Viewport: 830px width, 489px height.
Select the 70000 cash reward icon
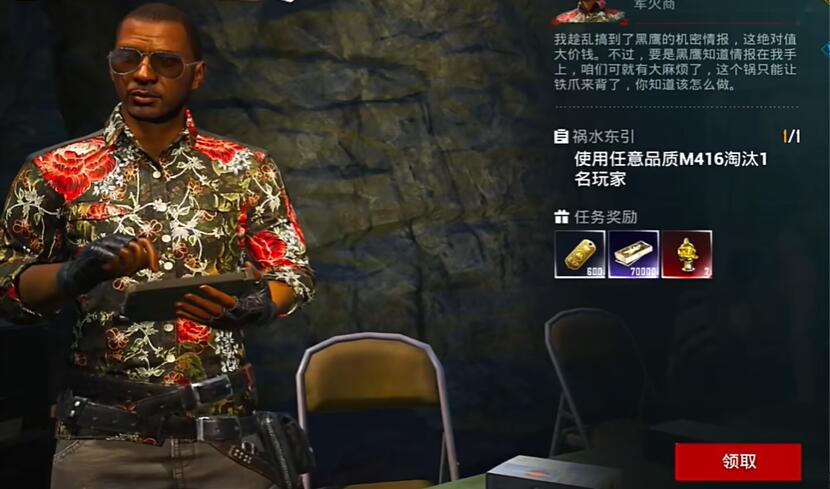[x=633, y=254]
